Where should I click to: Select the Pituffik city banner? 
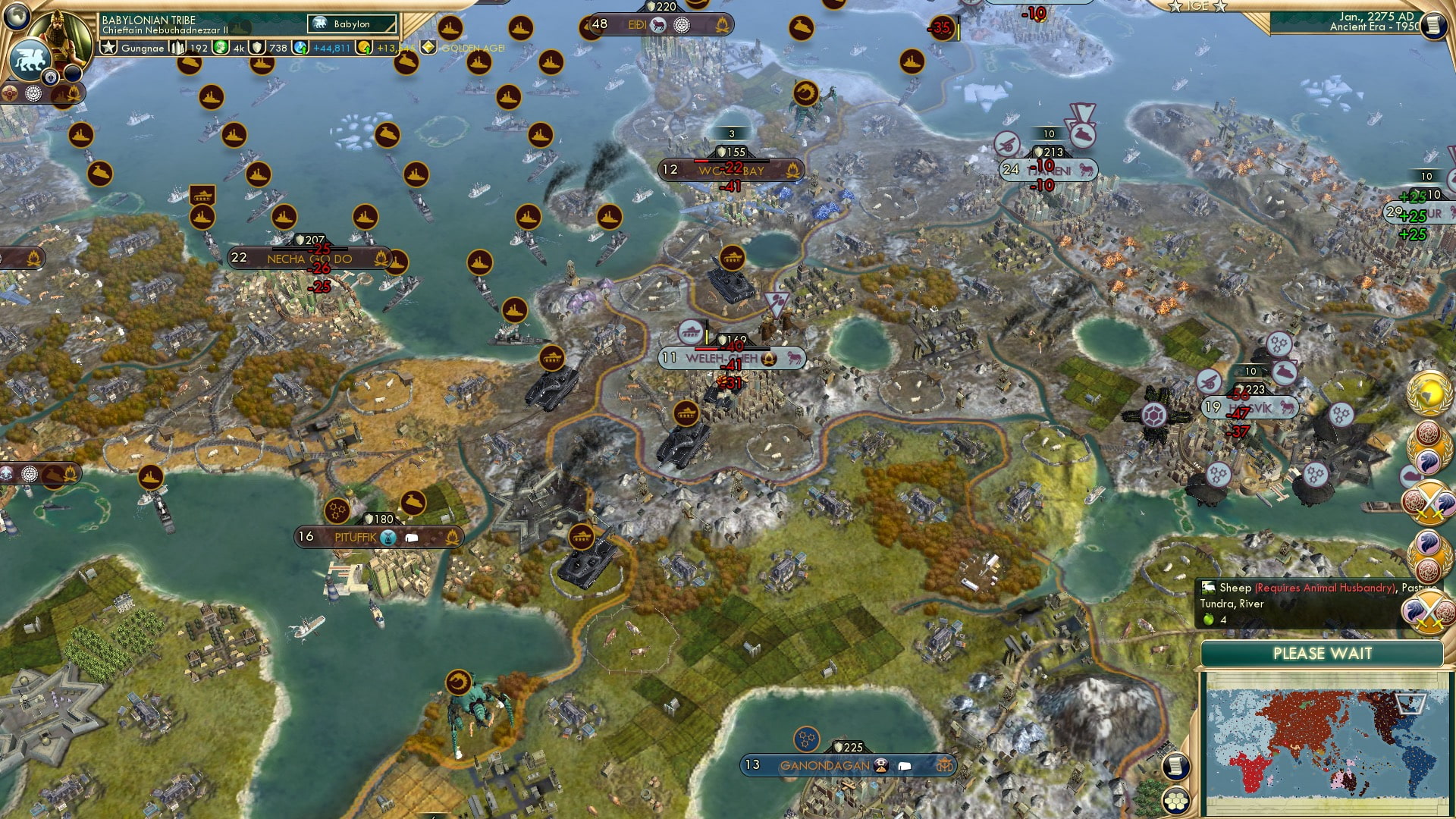point(356,536)
